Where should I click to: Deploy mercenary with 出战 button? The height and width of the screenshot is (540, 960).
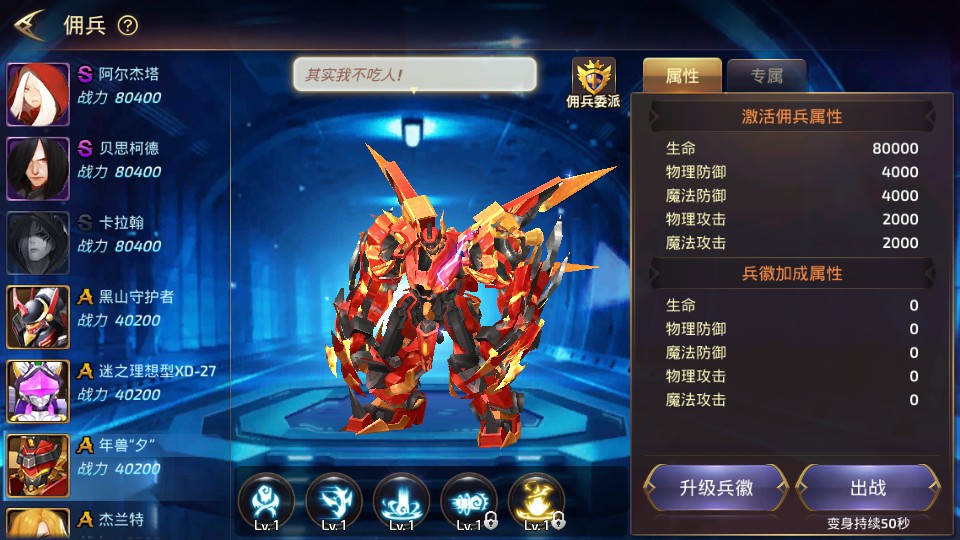click(x=867, y=488)
